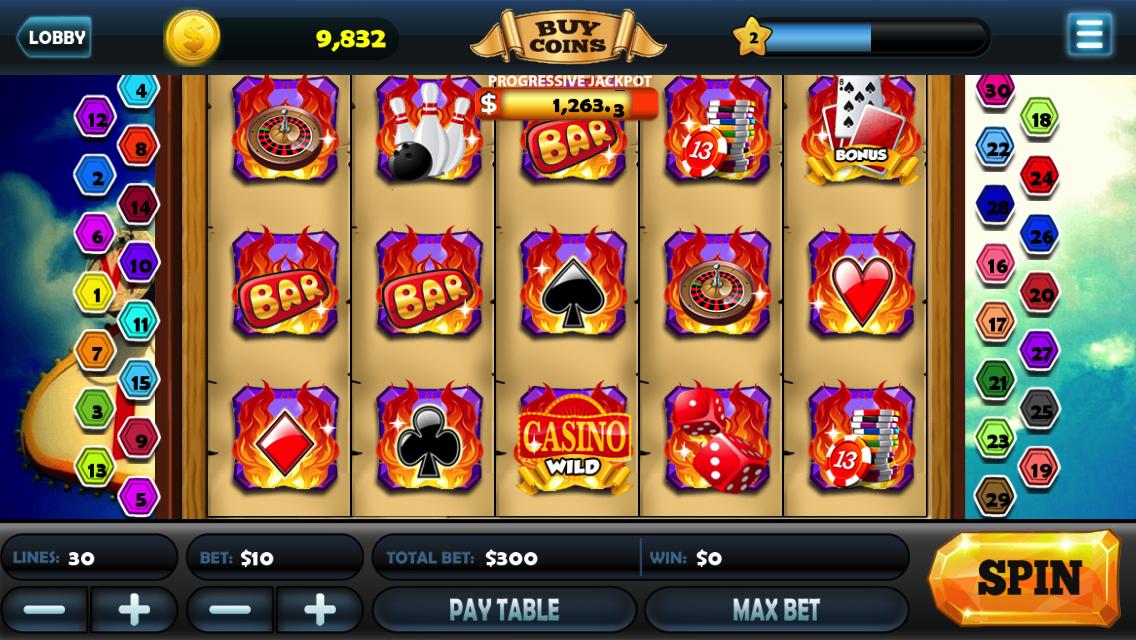Spin the slot reels

tap(1026, 578)
